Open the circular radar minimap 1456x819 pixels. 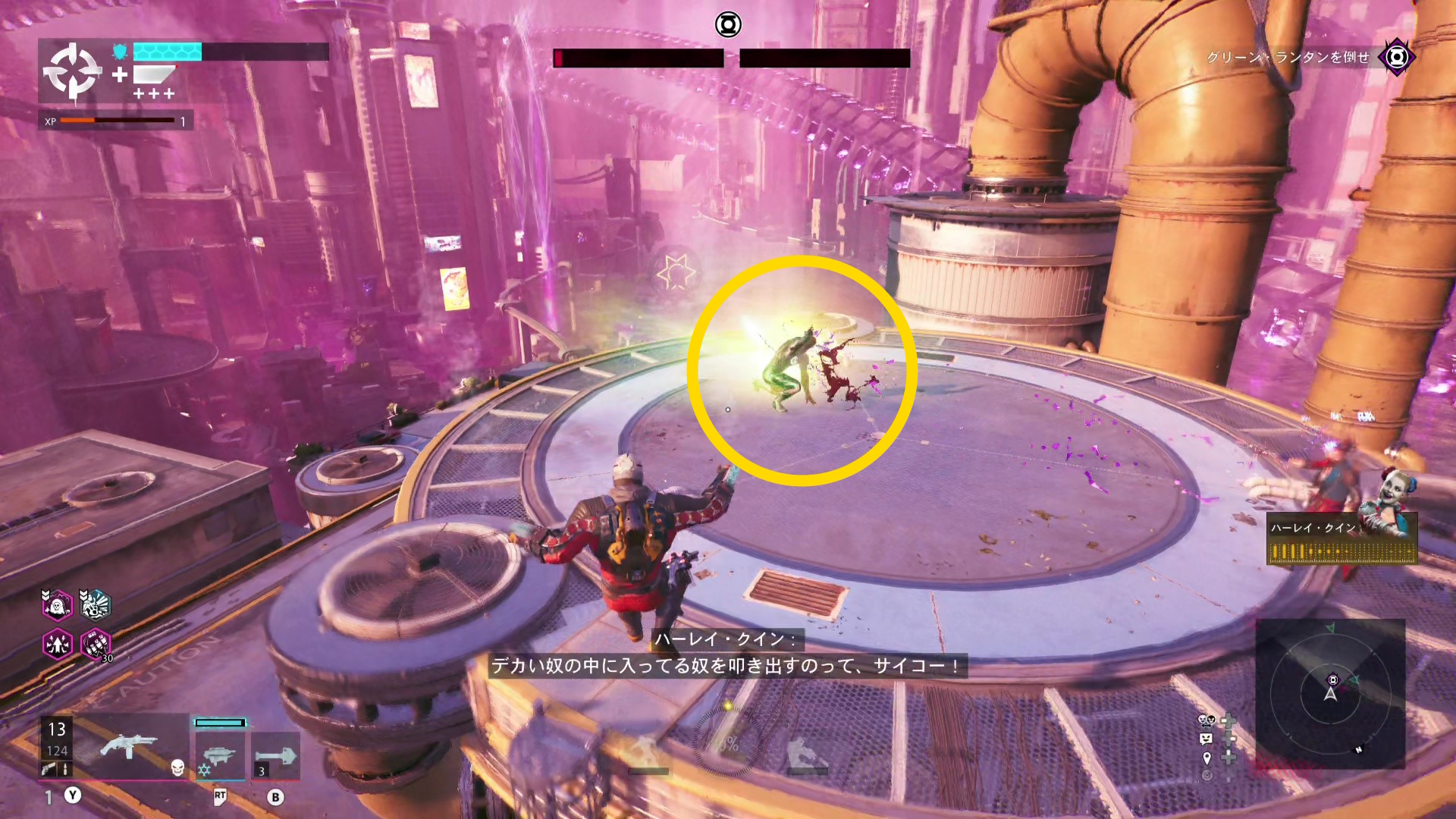1330,693
